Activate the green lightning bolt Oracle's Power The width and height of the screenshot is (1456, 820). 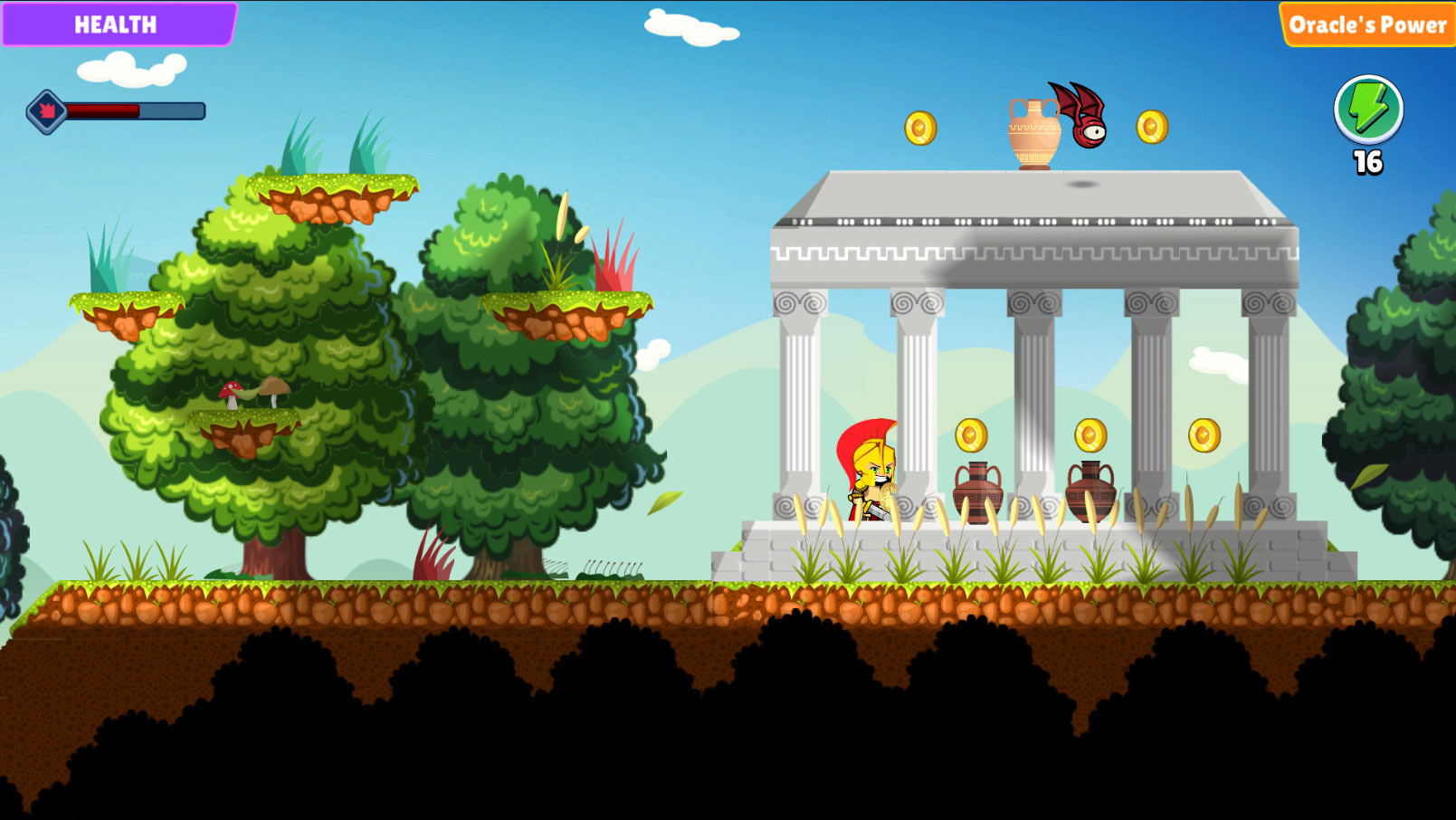coord(1367,110)
